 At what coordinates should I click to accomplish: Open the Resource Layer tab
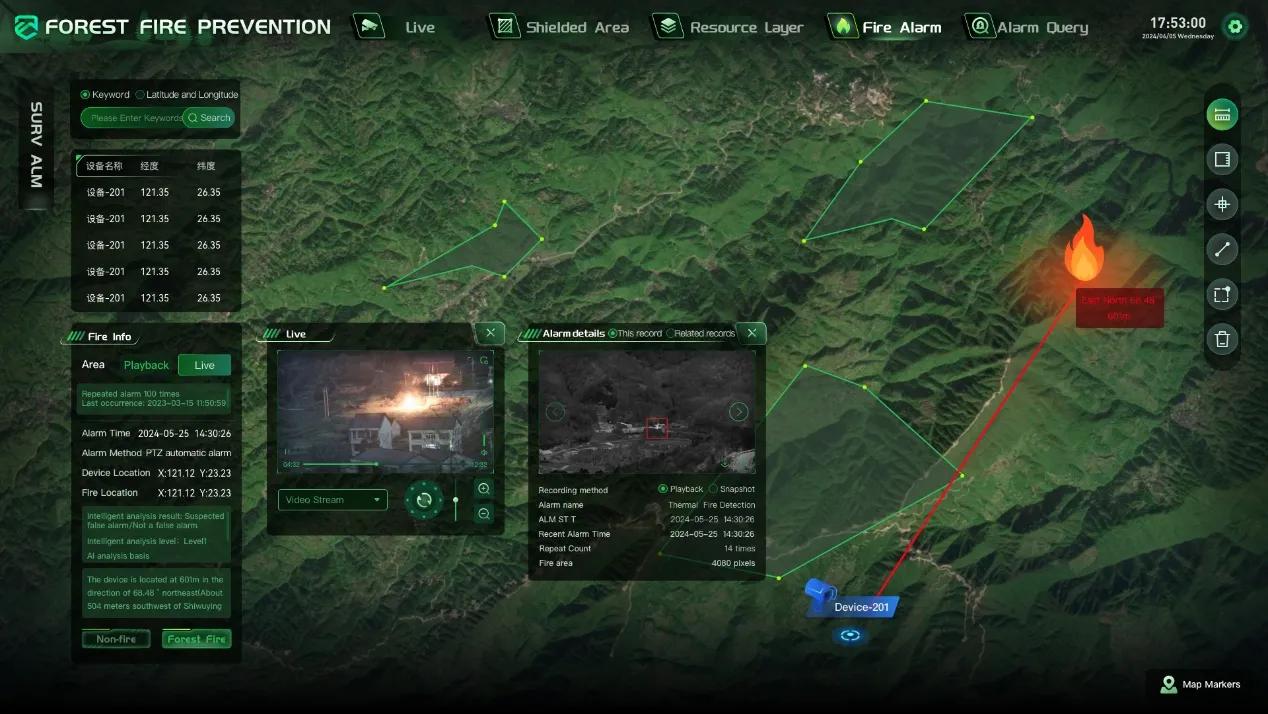730,27
